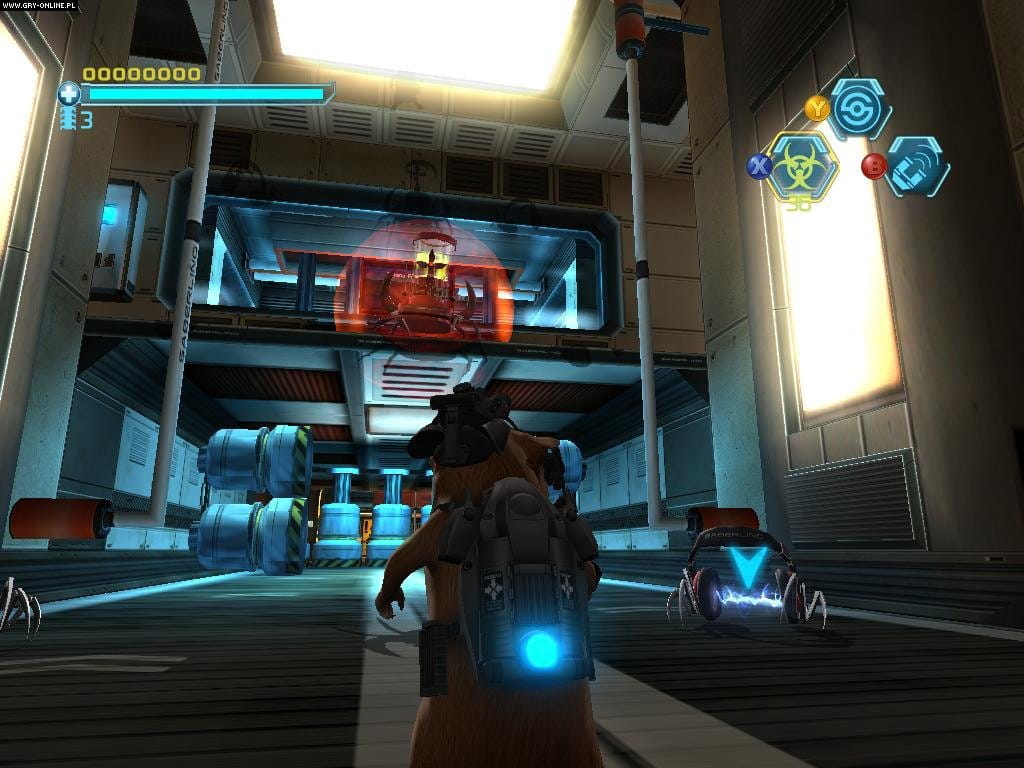The width and height of the screenshot is (1024, 768).
Task: Select the biohazard weapon hexagon icon
Action: pos(799,166)
